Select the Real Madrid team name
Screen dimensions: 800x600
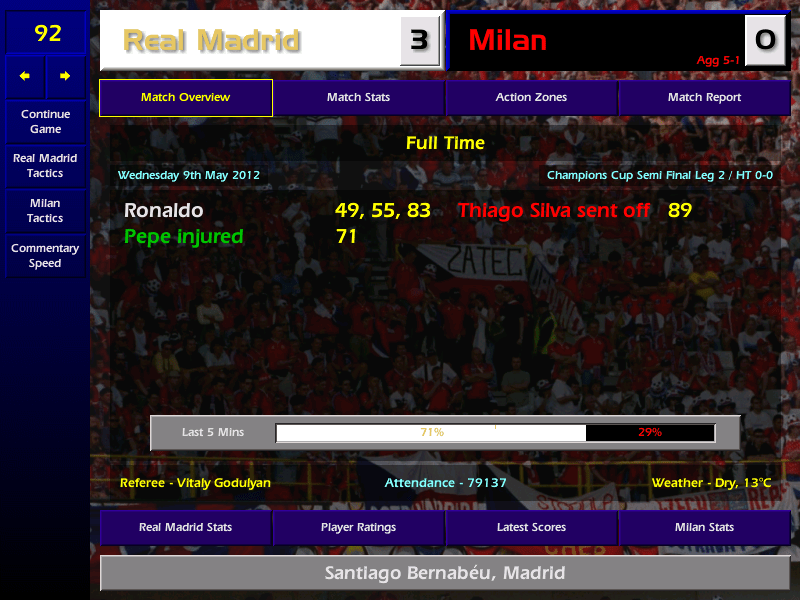[211, 41]
